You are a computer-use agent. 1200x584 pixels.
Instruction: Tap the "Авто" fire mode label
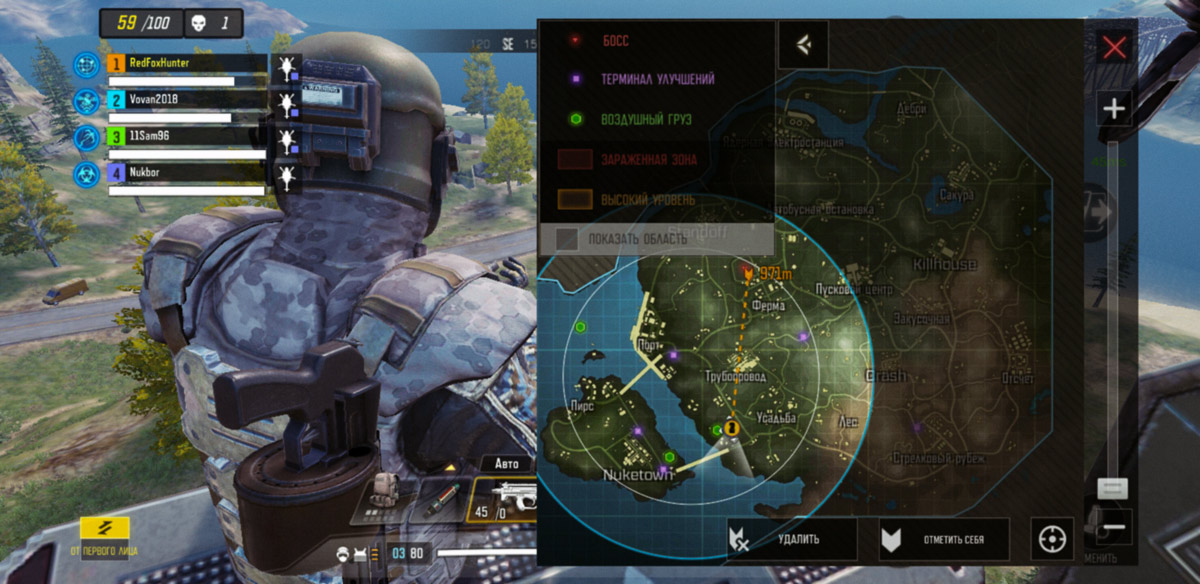[x=508, y=464]
